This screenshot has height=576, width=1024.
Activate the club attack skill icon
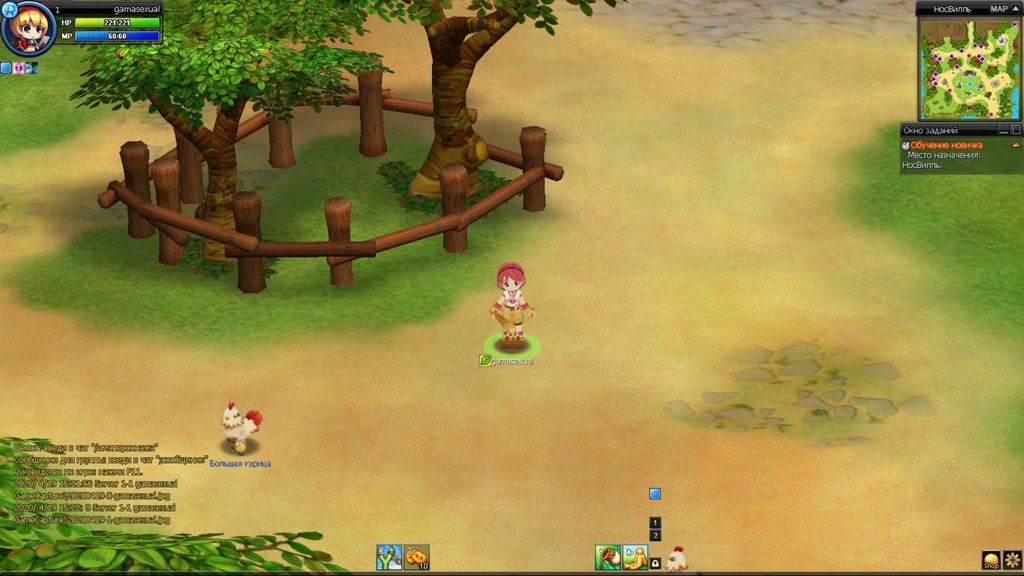pyautogui.click(x=608, y=557)
